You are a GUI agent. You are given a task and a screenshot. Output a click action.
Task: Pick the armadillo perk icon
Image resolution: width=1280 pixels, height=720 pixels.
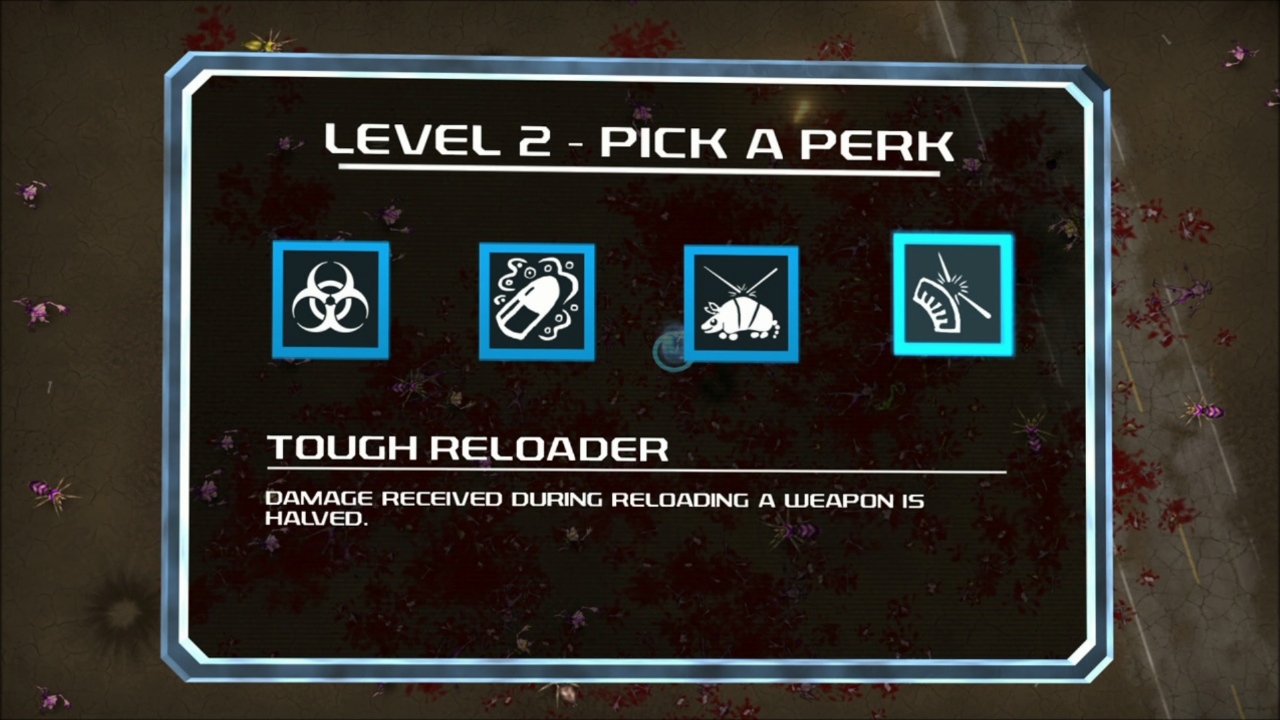[x=741, y=303]
